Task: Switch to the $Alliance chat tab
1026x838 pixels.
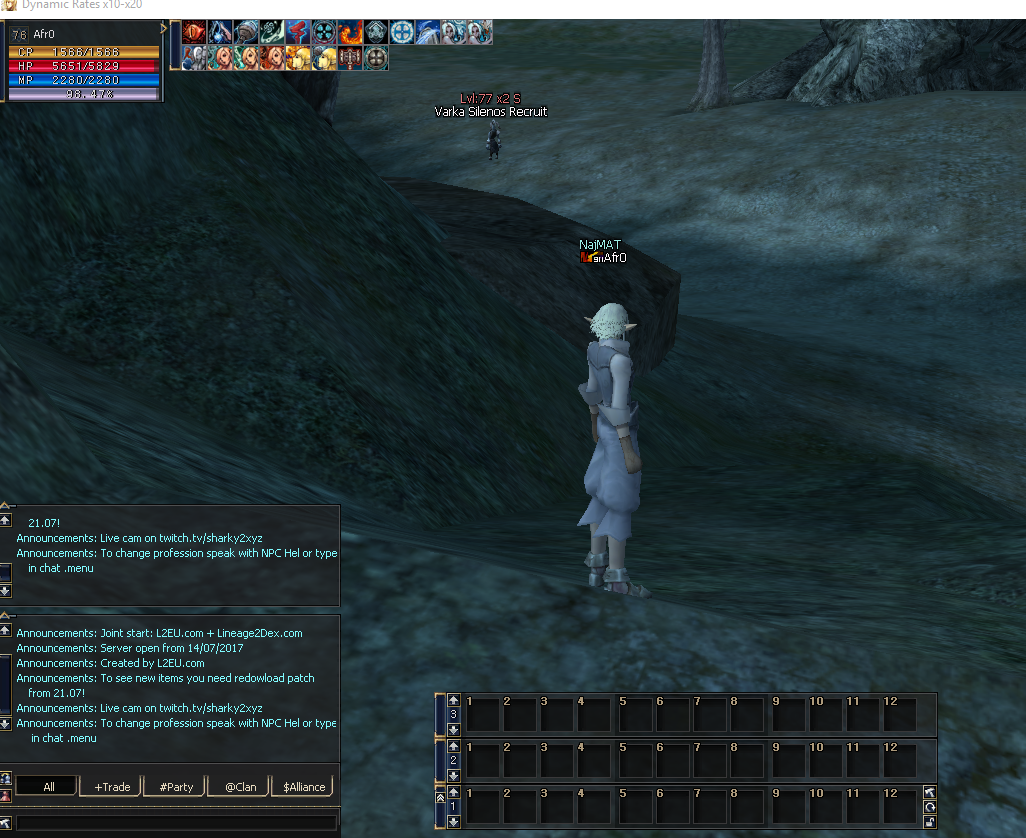Action: (304, 787)
